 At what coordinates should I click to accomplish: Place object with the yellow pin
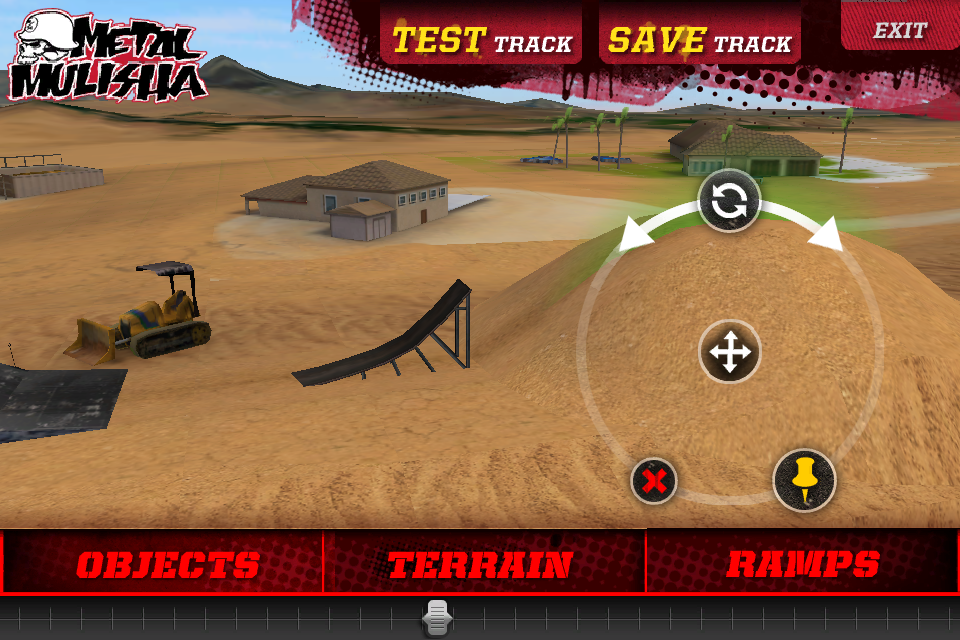click(x=804, y=481)
